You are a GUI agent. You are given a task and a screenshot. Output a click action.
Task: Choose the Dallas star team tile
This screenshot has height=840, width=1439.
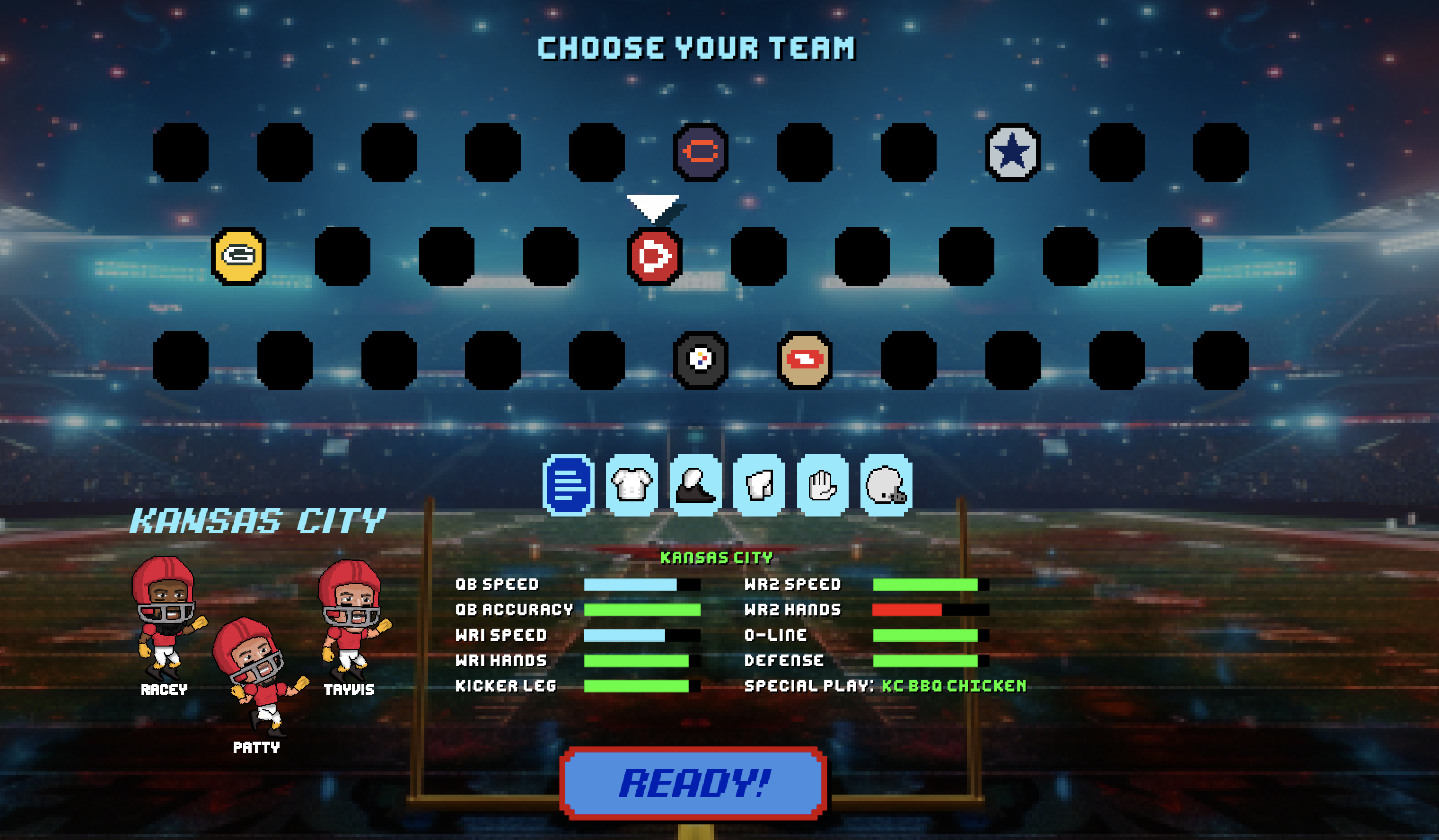pos(1012,152)
